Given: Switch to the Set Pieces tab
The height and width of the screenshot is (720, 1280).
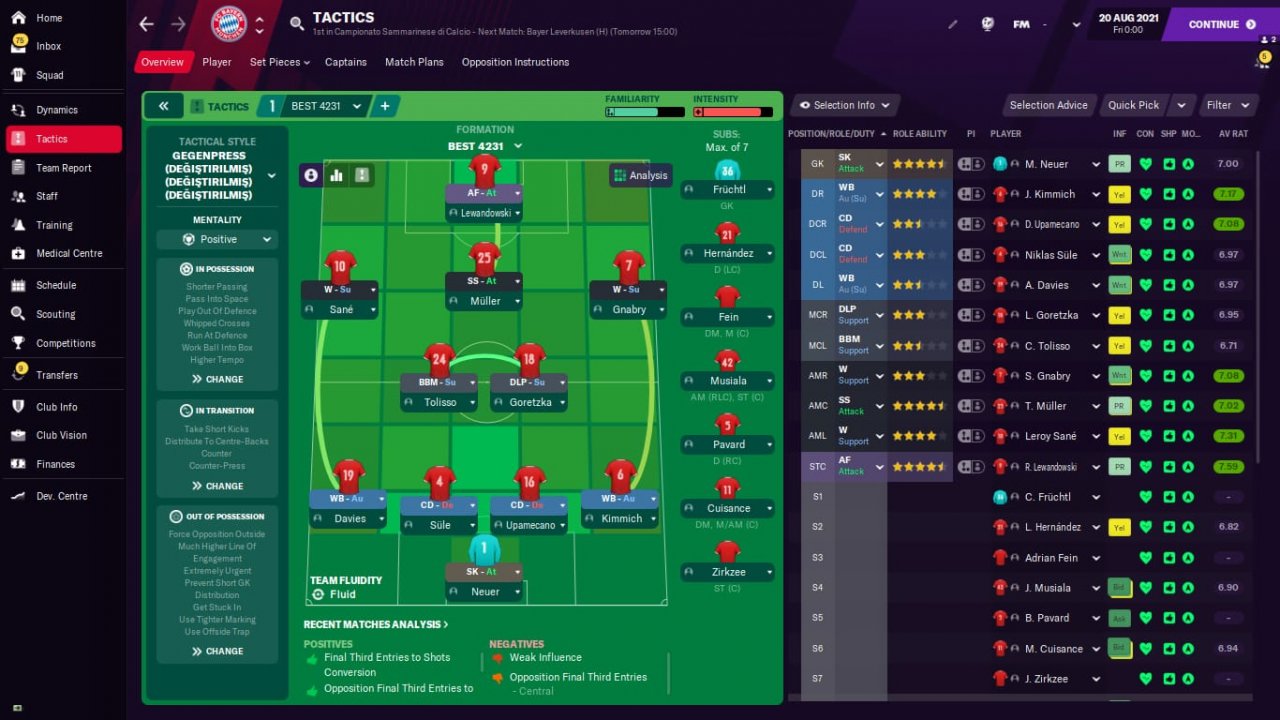Looking at the screenshot, I should pyautogui.click(x=279, y=62).
